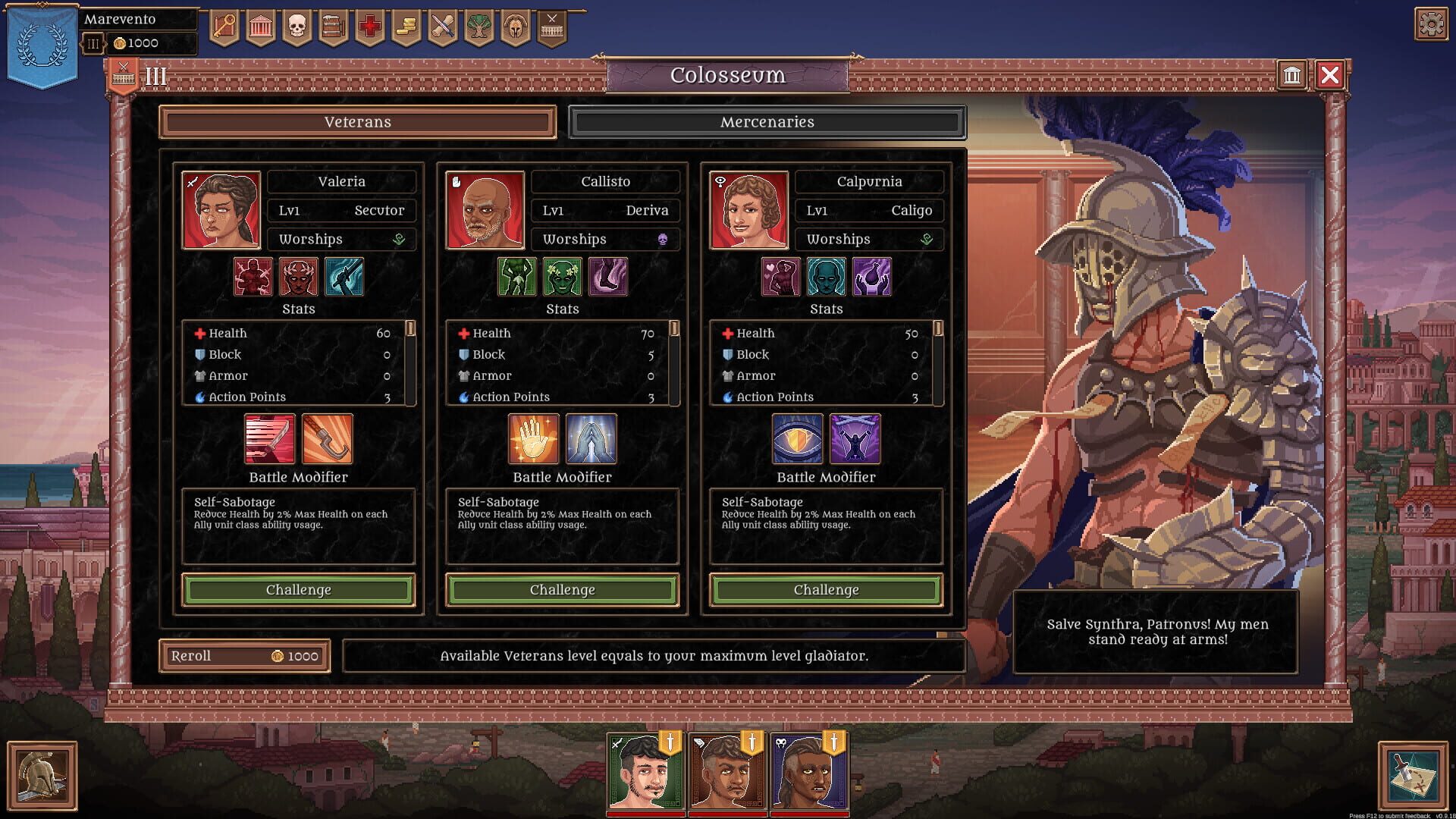Open the spartan helmet banner icon
This screenshot has height=819, width=1456.
pos(515,24)
